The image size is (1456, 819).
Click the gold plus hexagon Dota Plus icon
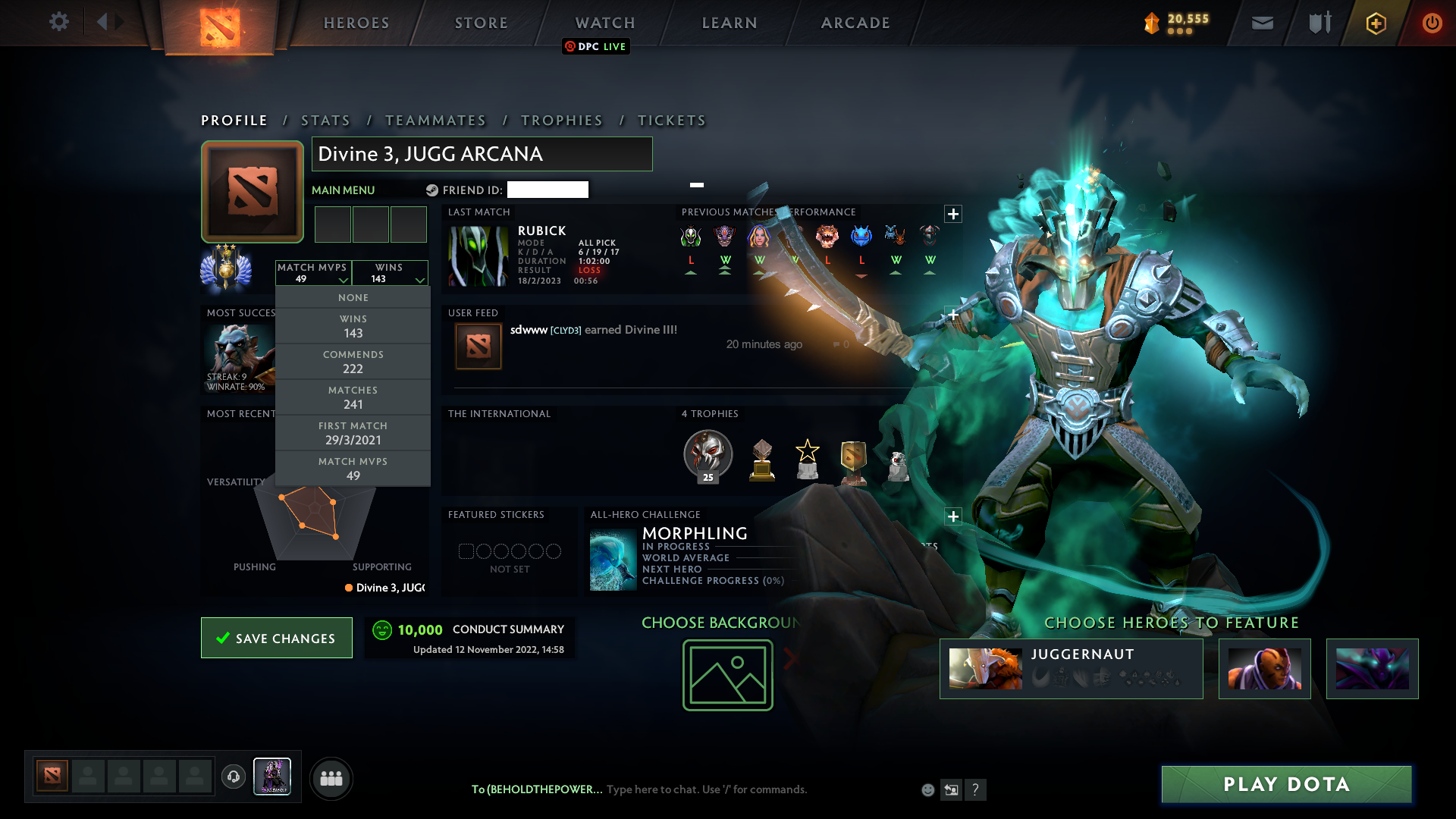[x=1375, y=23]
